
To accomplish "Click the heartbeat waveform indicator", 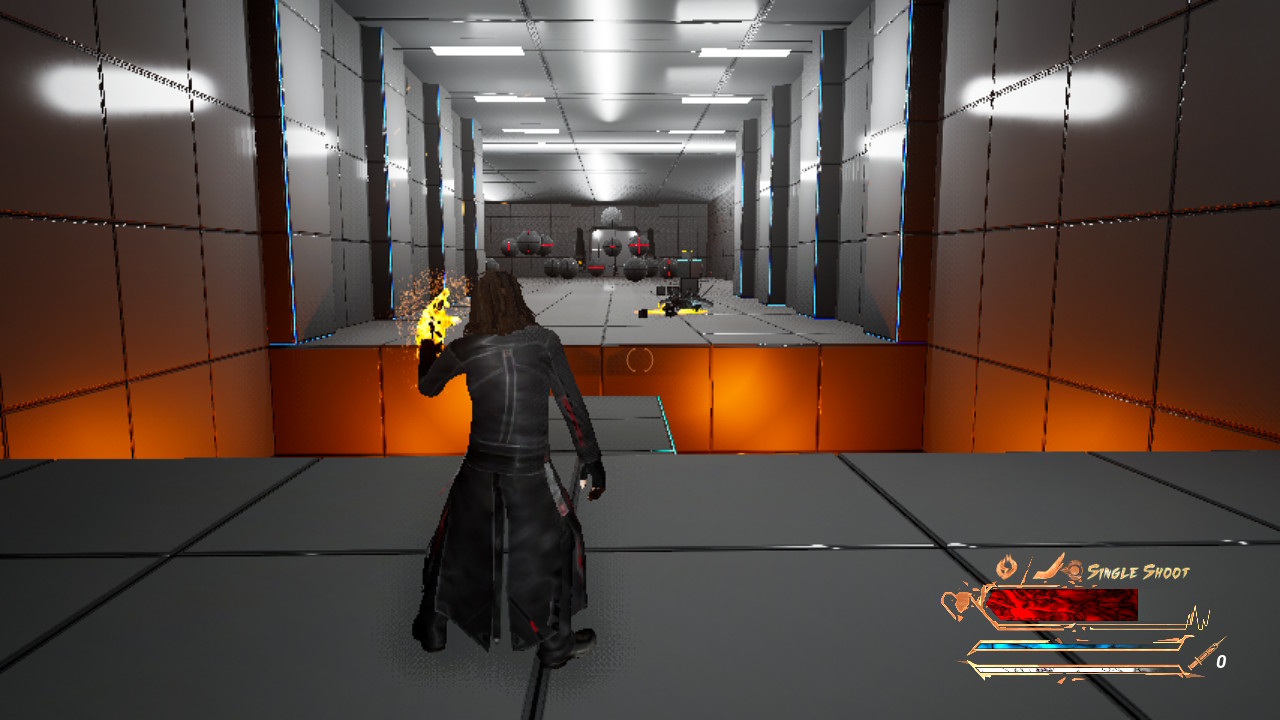I will (1199, 615).
